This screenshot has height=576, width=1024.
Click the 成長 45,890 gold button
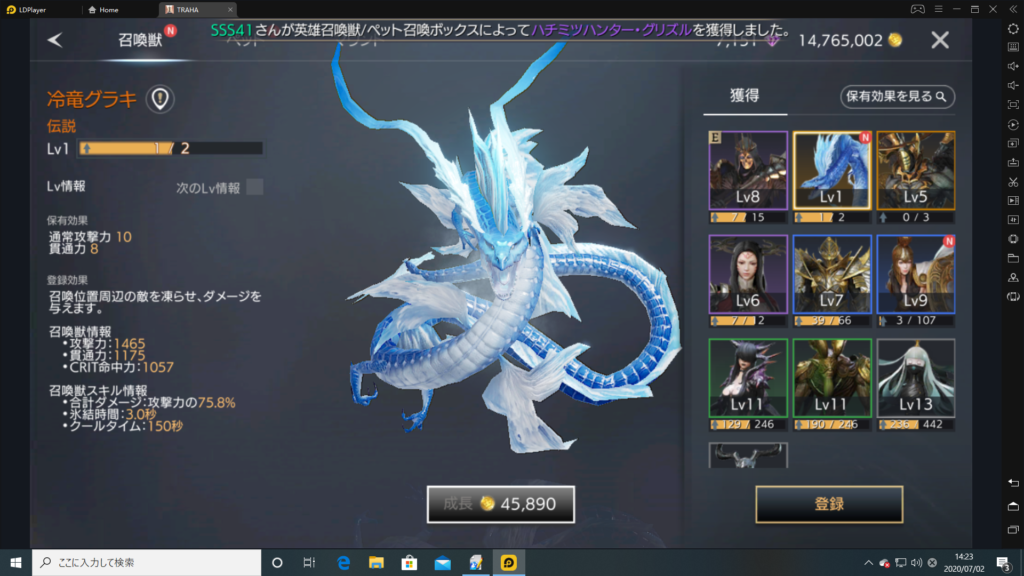[500, 504]
